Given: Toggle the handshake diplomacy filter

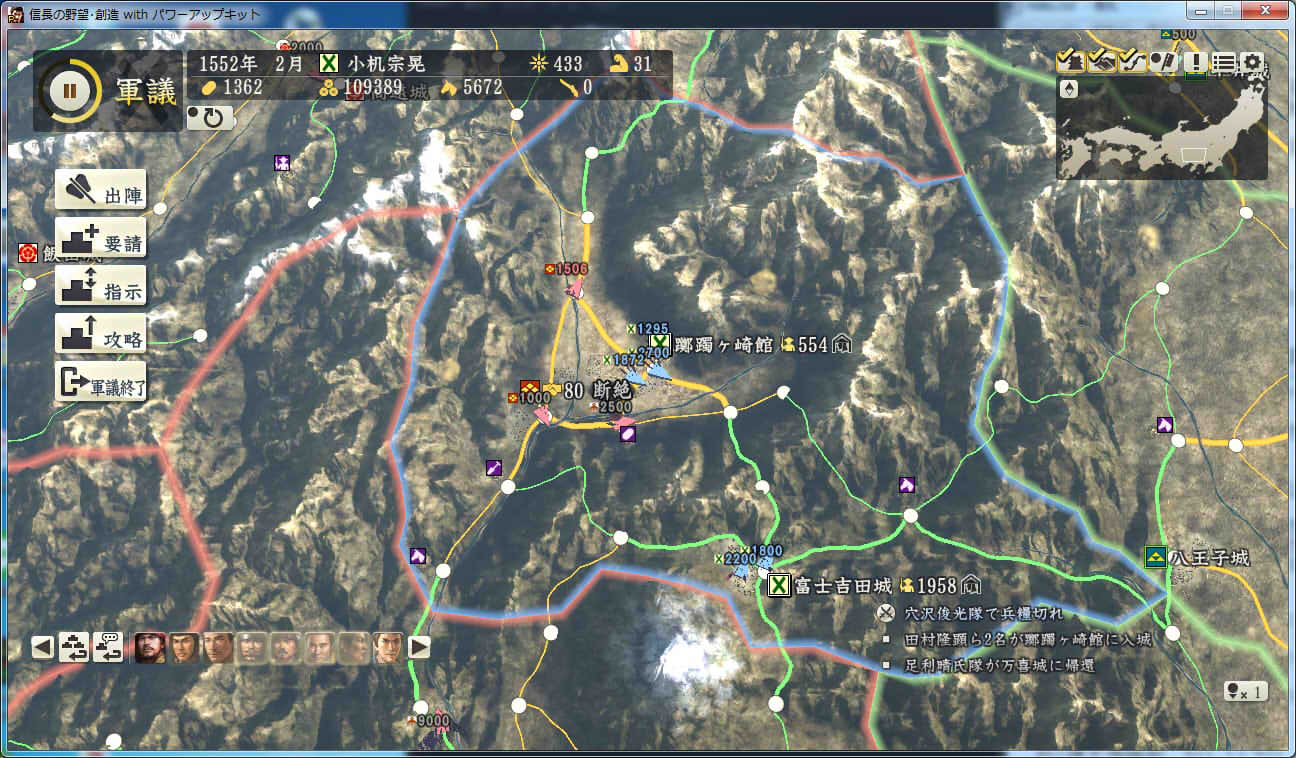Looking at the screenshot, I should 1100,62.
